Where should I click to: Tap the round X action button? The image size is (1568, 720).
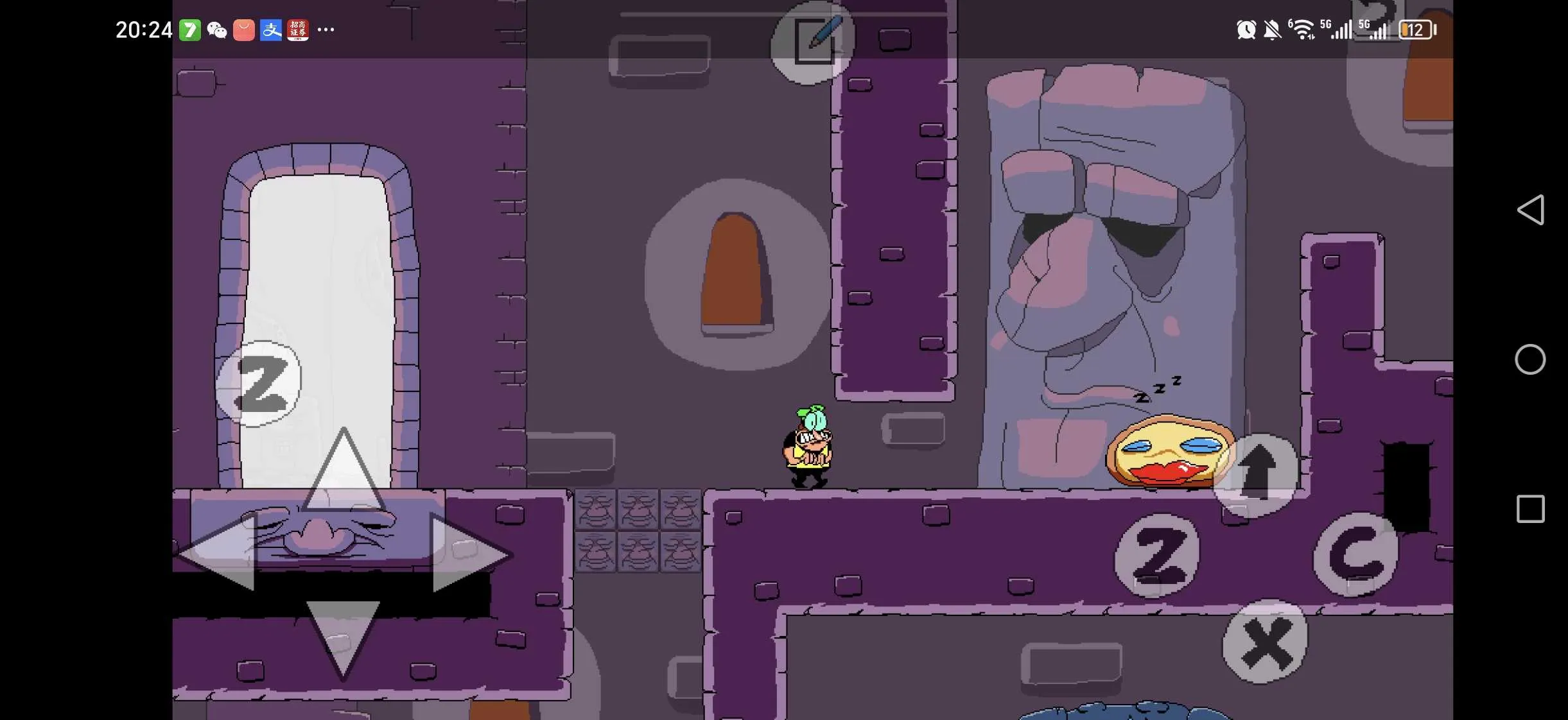[1265, 642]
